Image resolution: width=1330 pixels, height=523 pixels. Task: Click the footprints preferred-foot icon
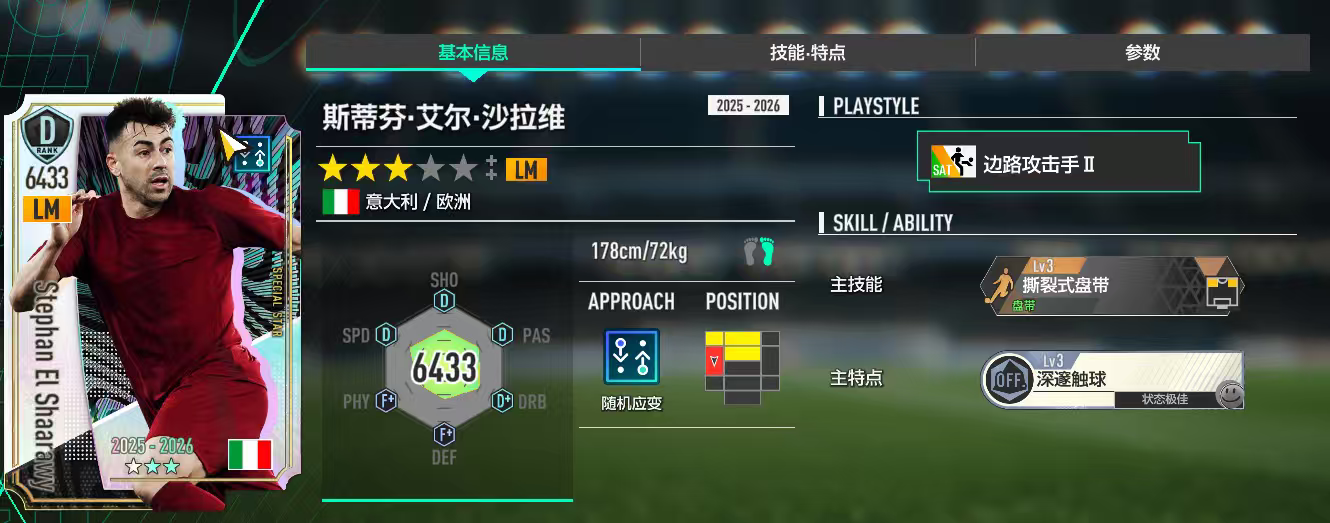click(759, 252)
